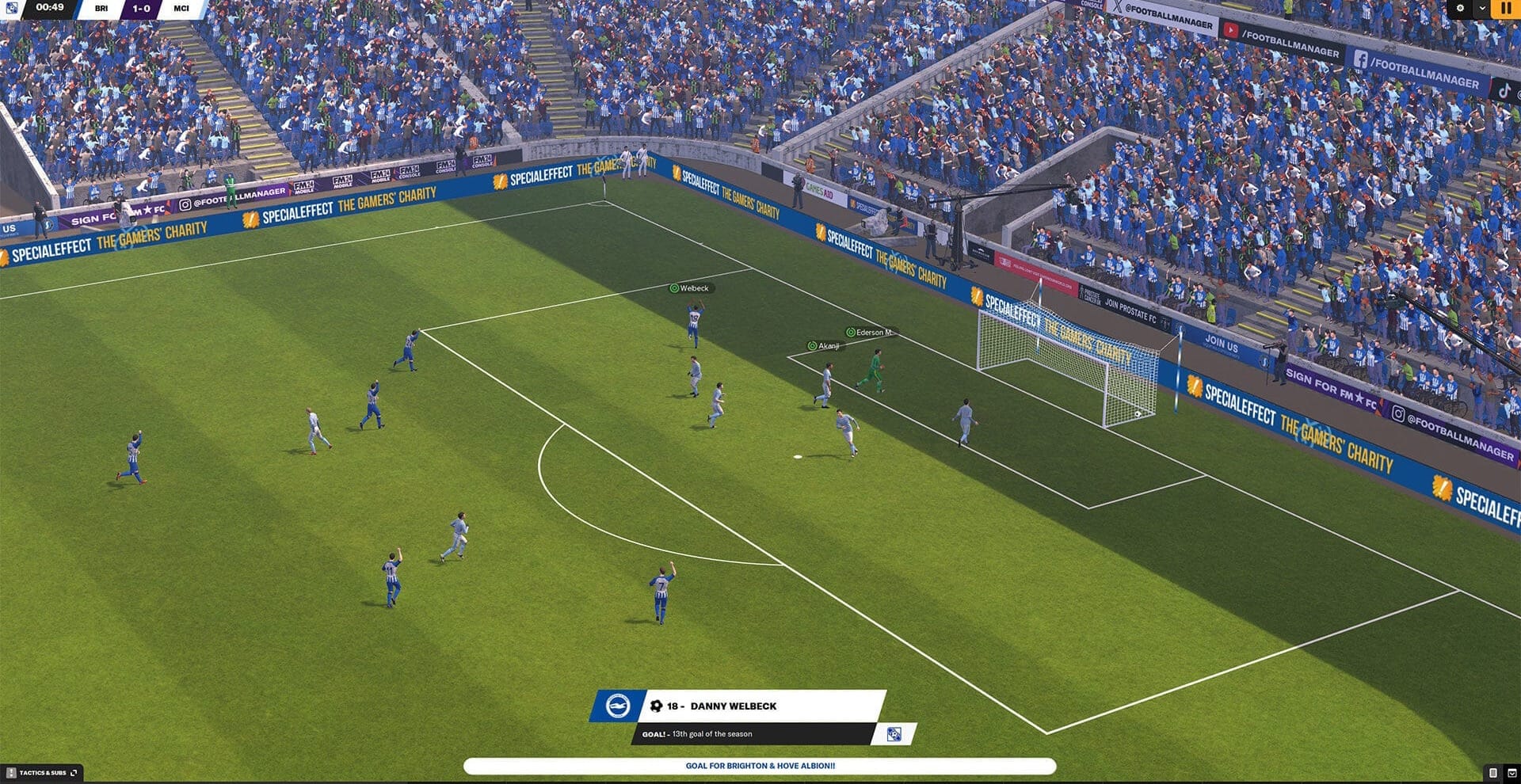Click the club badge on the match scoreboard
Viewport: 1521px width, 784px height.
12,8
